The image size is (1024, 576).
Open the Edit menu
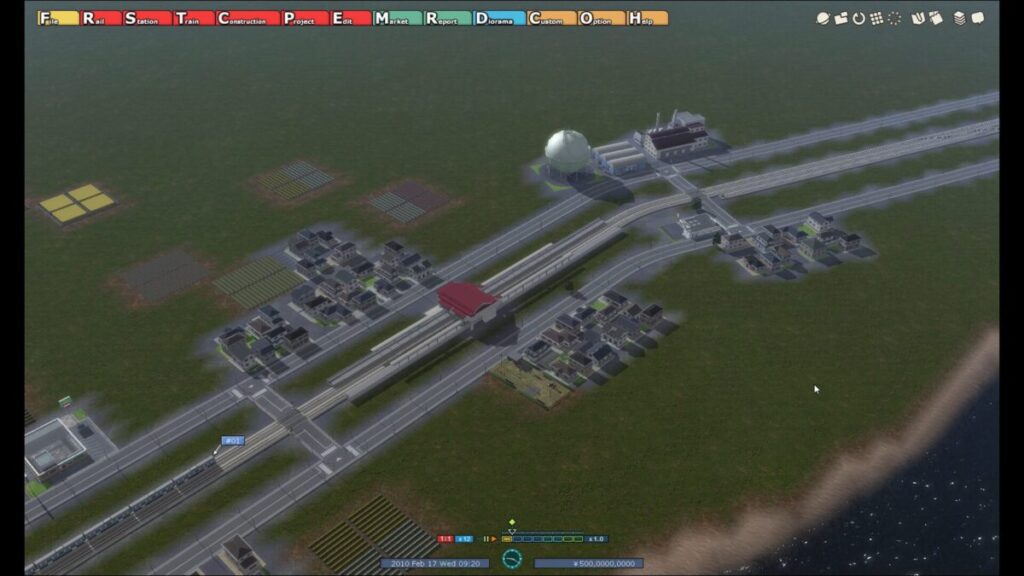pos(349,18)
